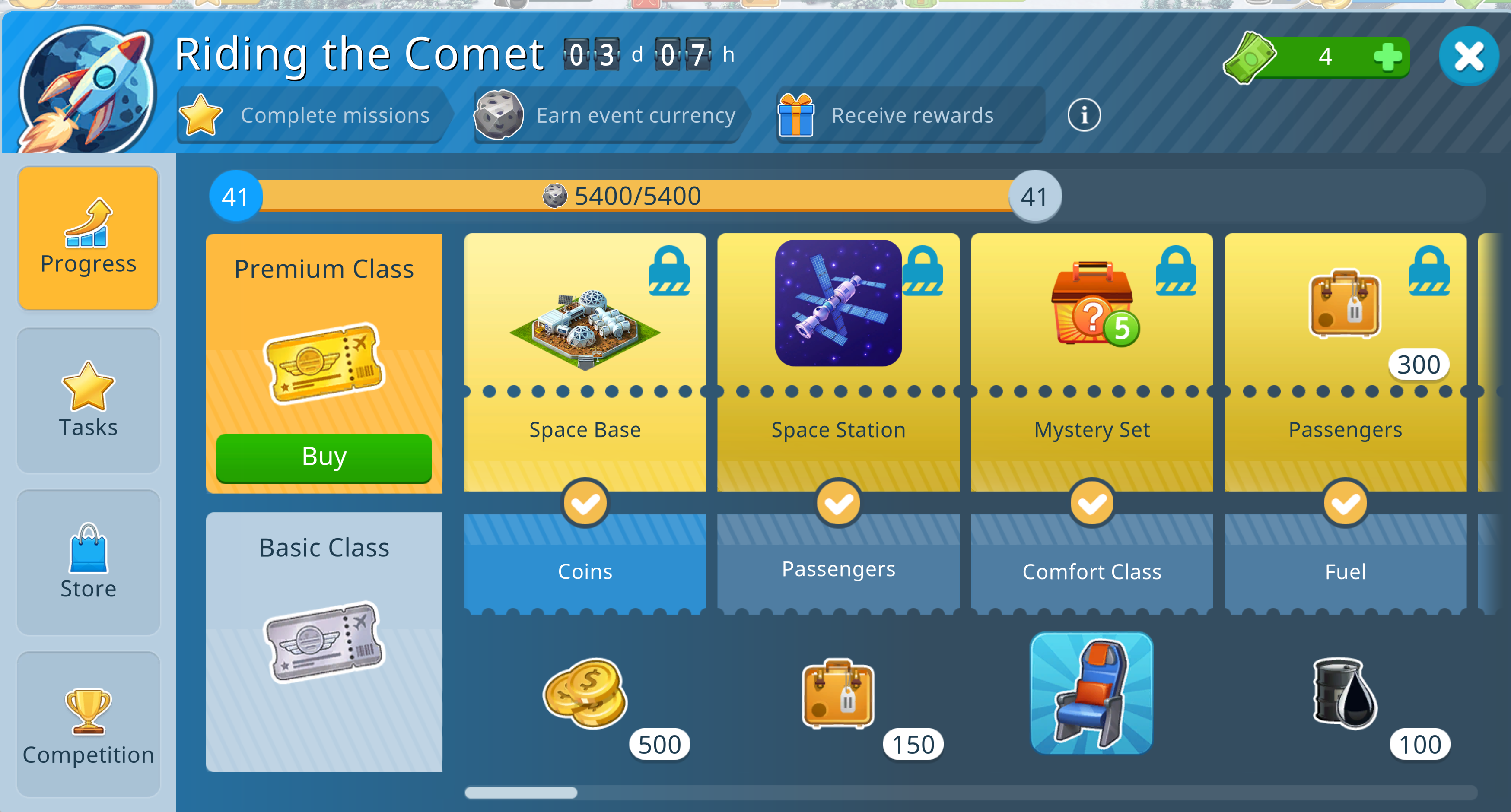Switch to the Progress tab
Image resolution: width=1511 pixels, height=812 pixels.
(89, 238)
